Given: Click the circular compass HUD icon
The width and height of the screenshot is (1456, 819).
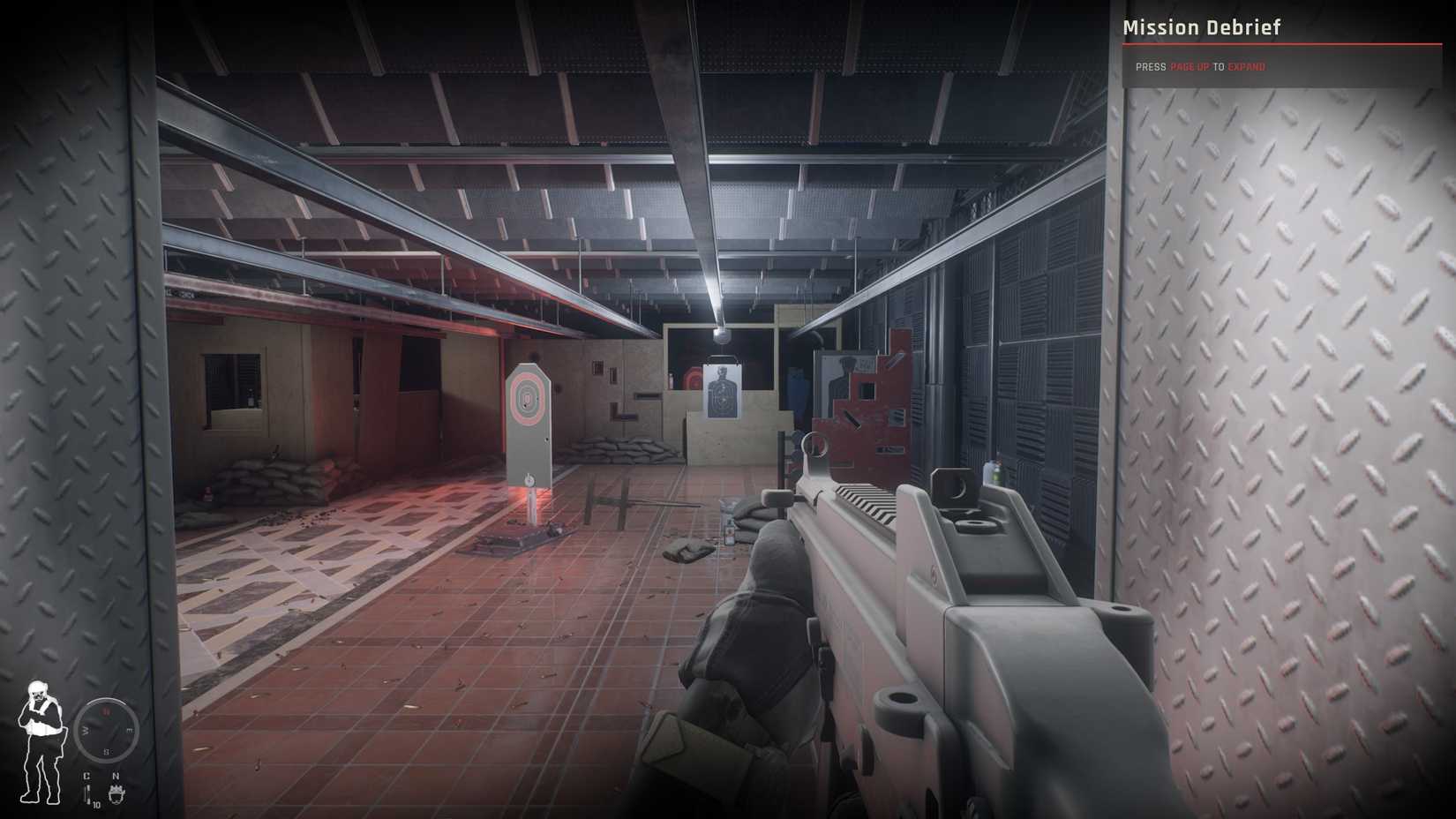Looking at the screenshot, I should tap(106, 730).
